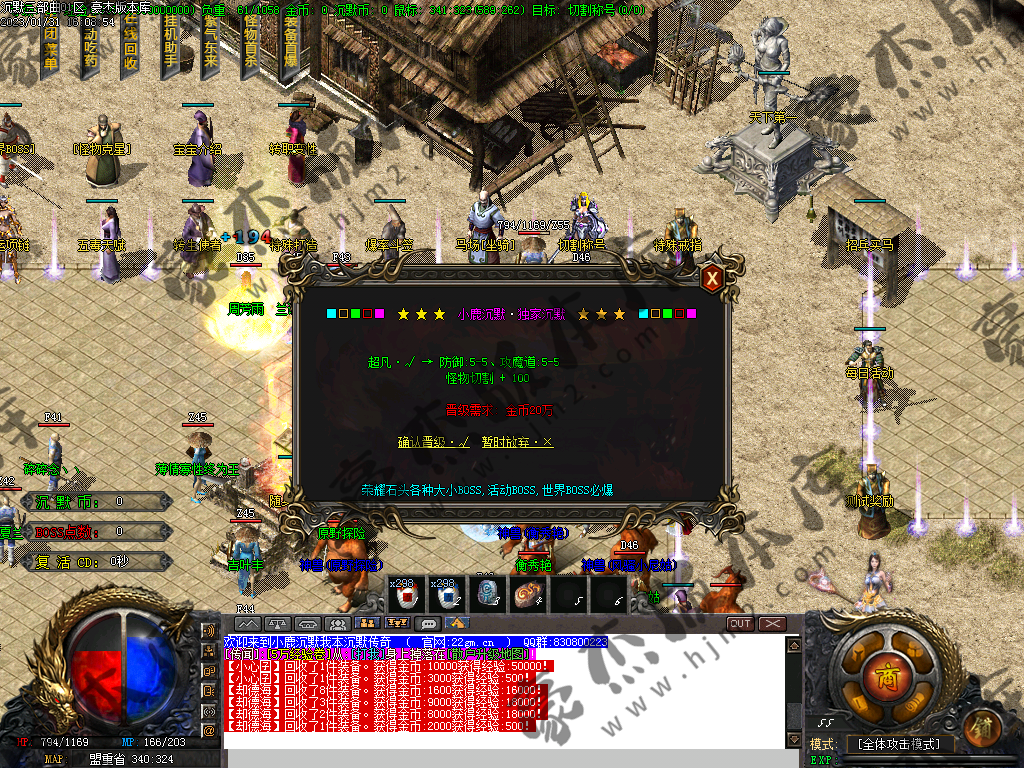
Task: Close the upgrade dialog with the red X
Action: pos(712,279)
